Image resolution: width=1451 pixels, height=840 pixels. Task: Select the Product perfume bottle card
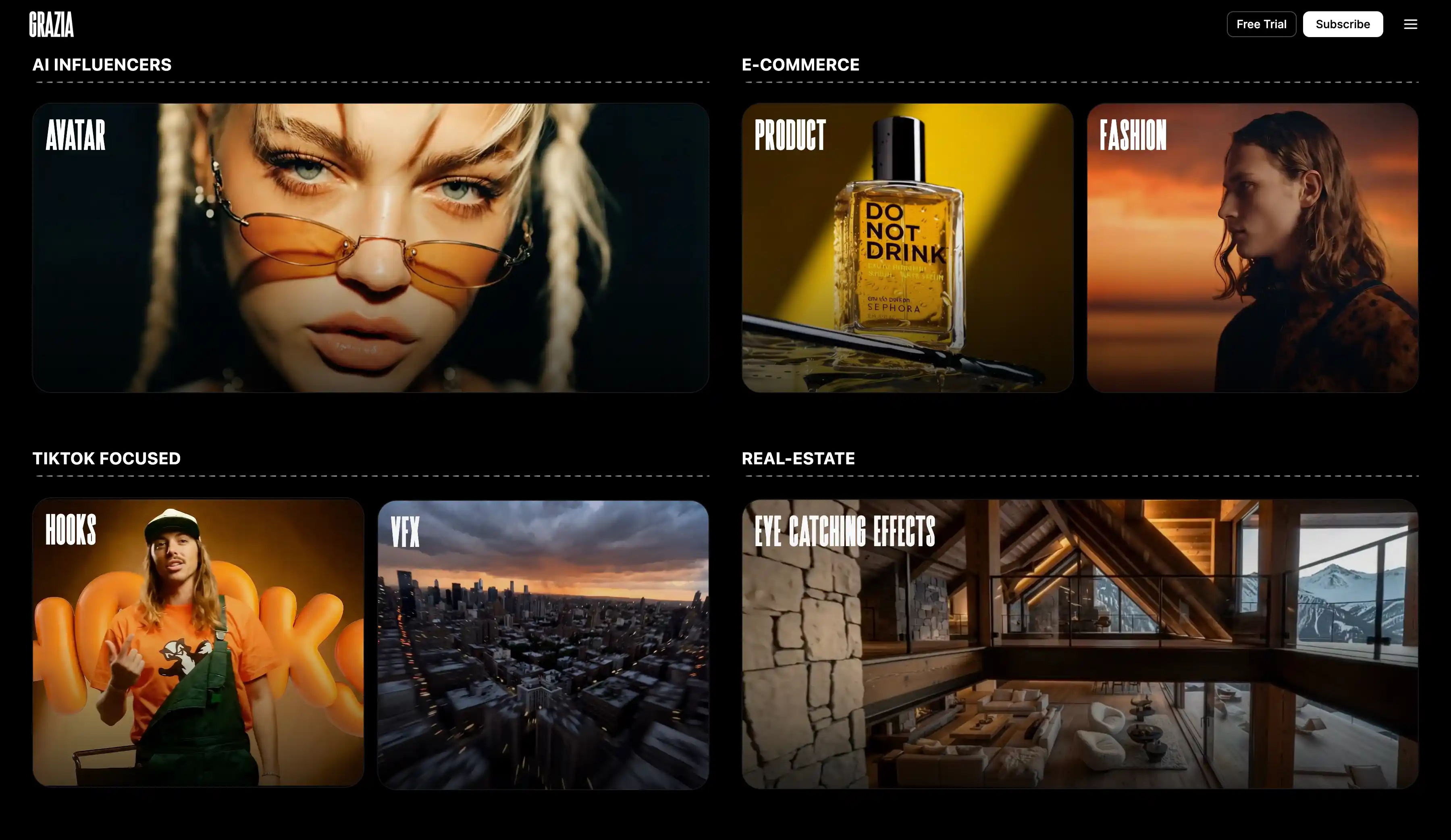(907, 247)
